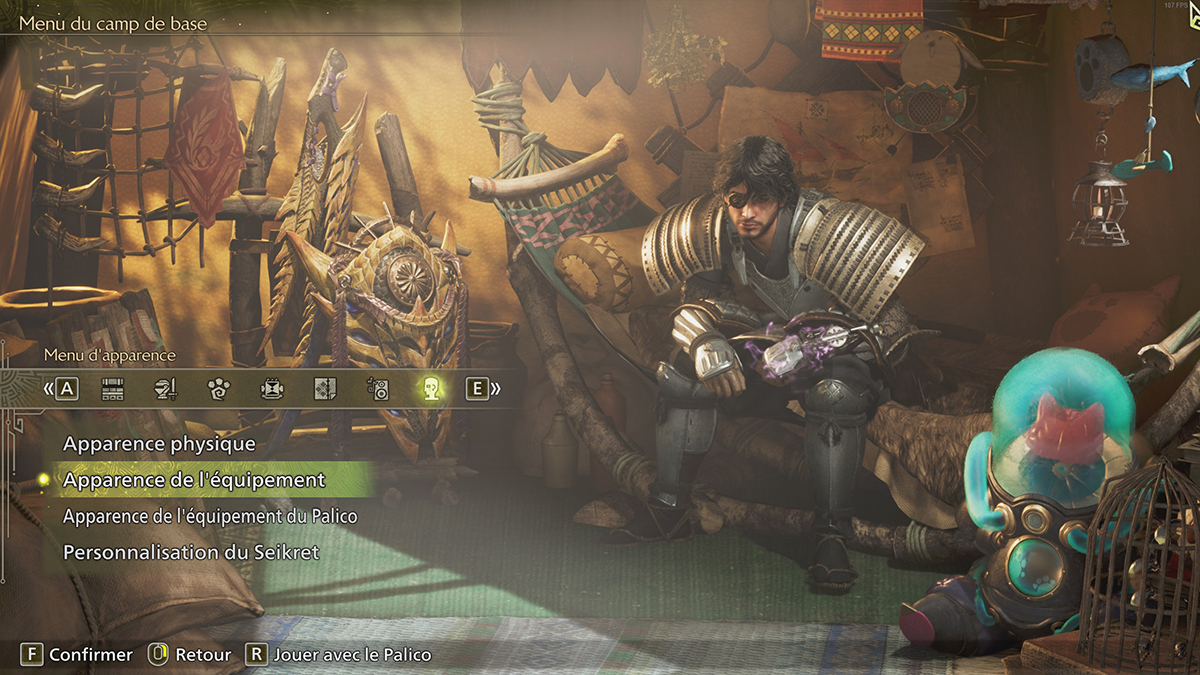Select the paw print Palico tab
Viewport: 1200px width, 675px height.
point(219,389)
